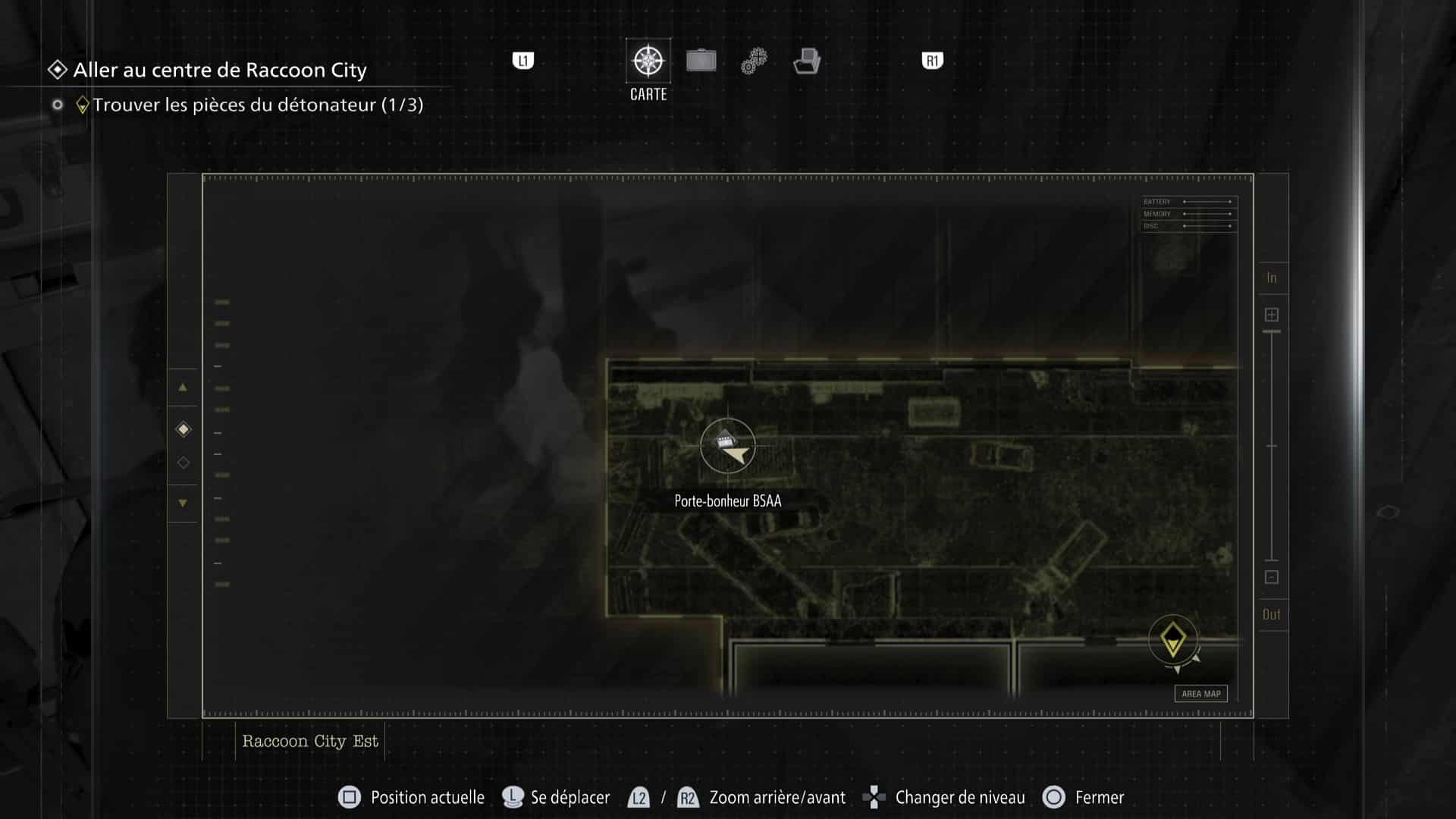
Task: Open the Carte compass tab
Action: coord(647,61)
